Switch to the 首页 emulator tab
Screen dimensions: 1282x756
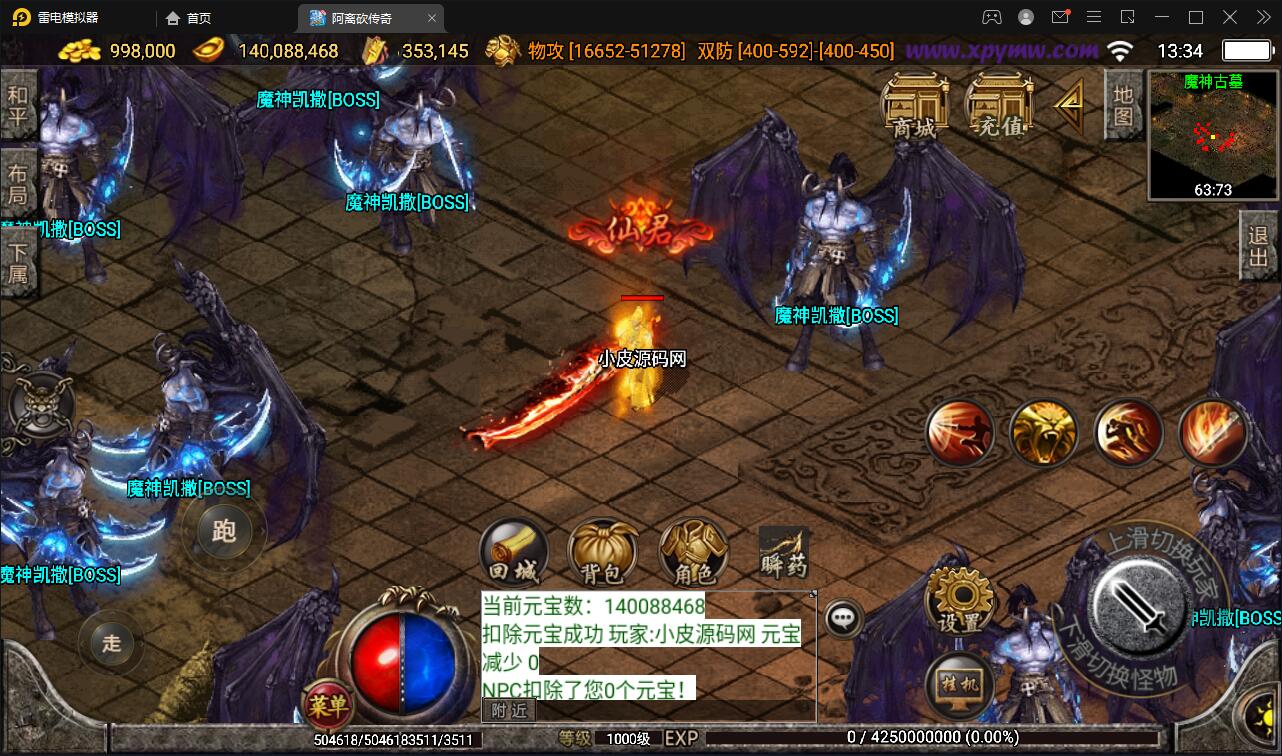[189, 17]
